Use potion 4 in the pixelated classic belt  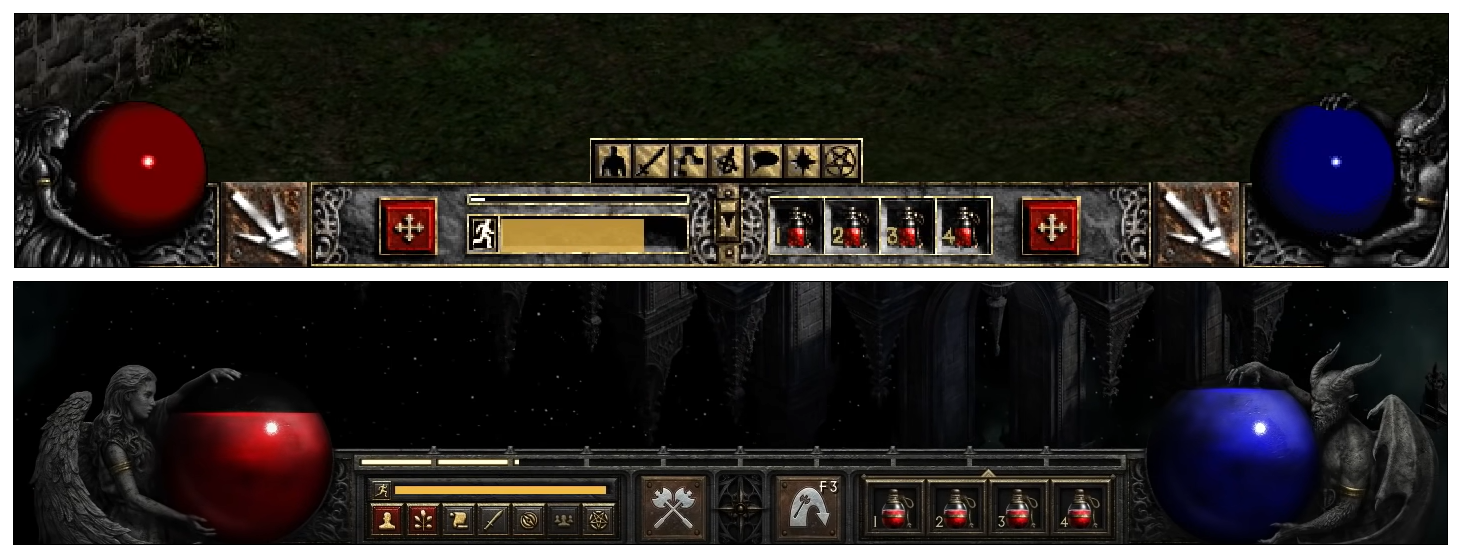pos(964,227)
